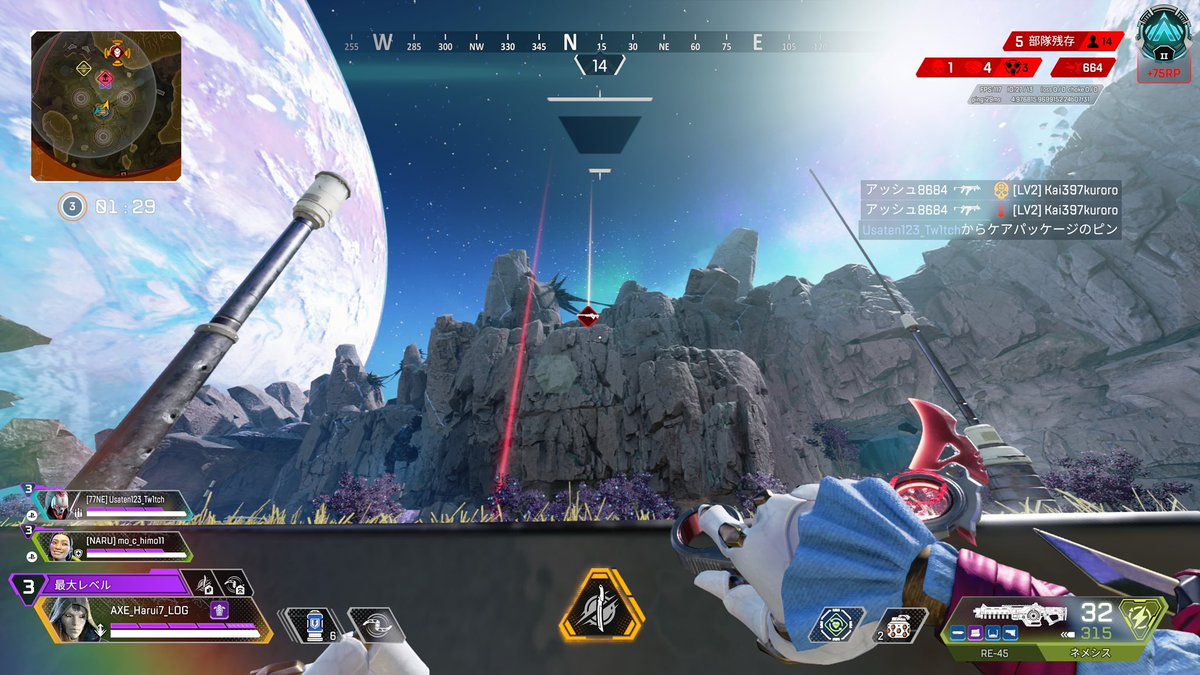Click the purple upgrade icon beside AXE_Harui7_LOG
The height and width of the screenshot is (675, 1200).
pos(219,610)
